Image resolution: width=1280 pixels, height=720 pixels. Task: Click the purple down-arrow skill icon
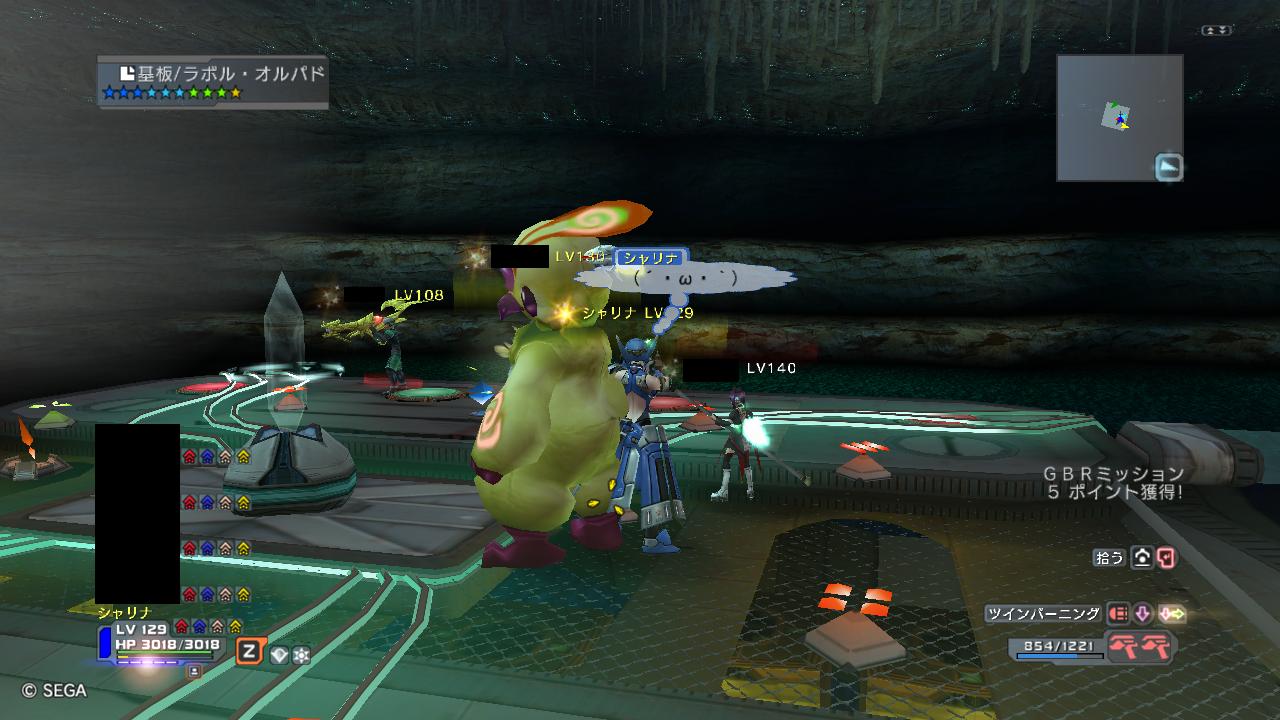(x=1142, y=614)
